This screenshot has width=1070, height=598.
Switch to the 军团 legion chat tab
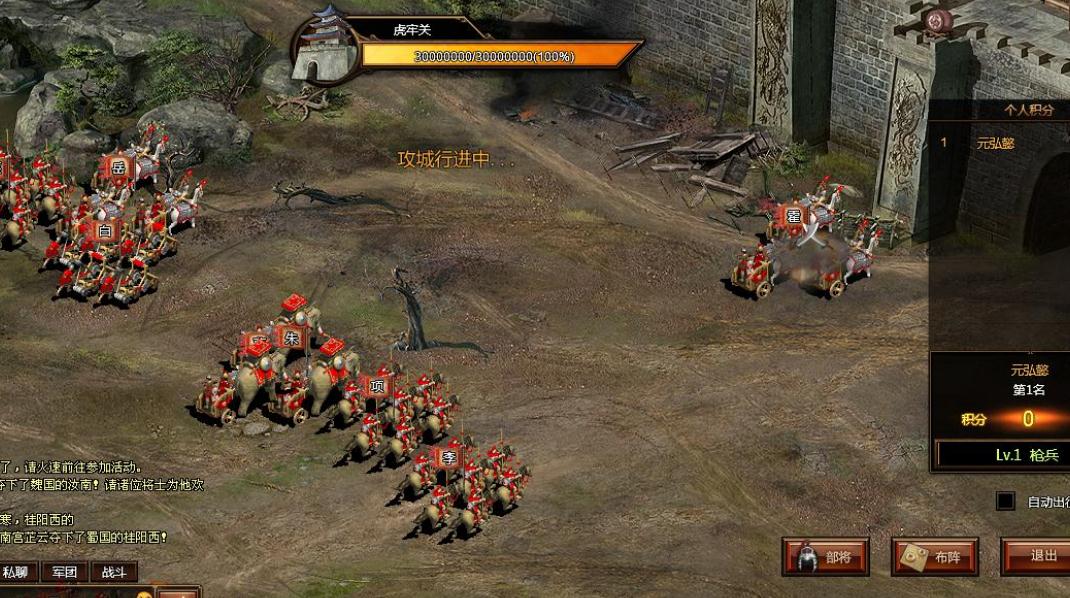pyautogui.click(x=65, y=572)
